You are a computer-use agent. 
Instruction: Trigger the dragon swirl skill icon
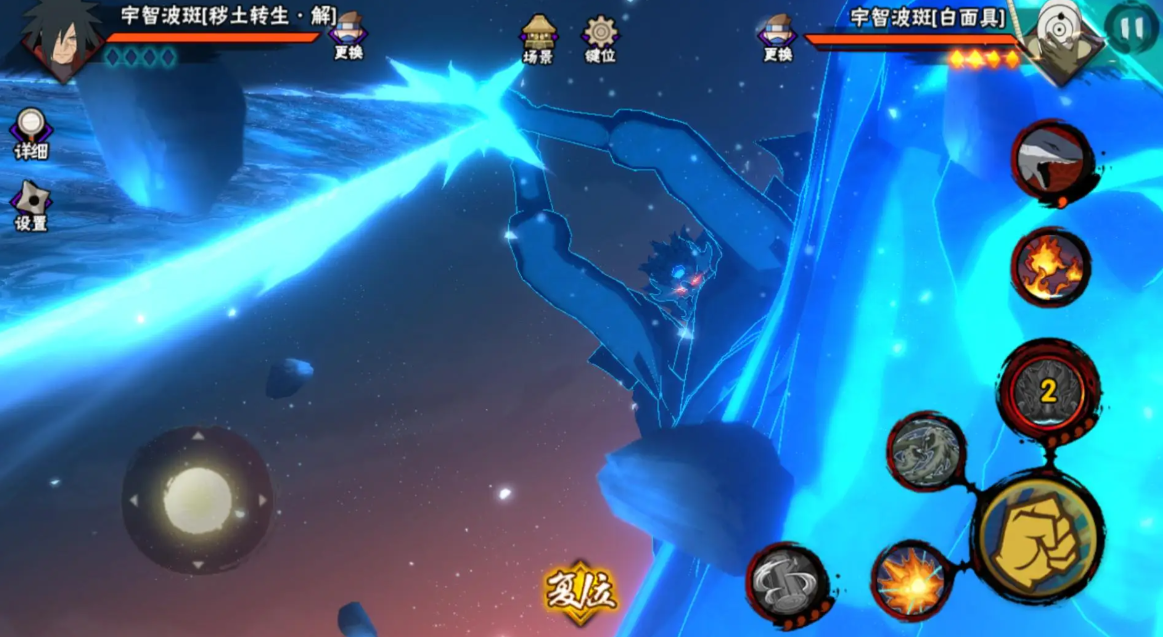point(926,451)
